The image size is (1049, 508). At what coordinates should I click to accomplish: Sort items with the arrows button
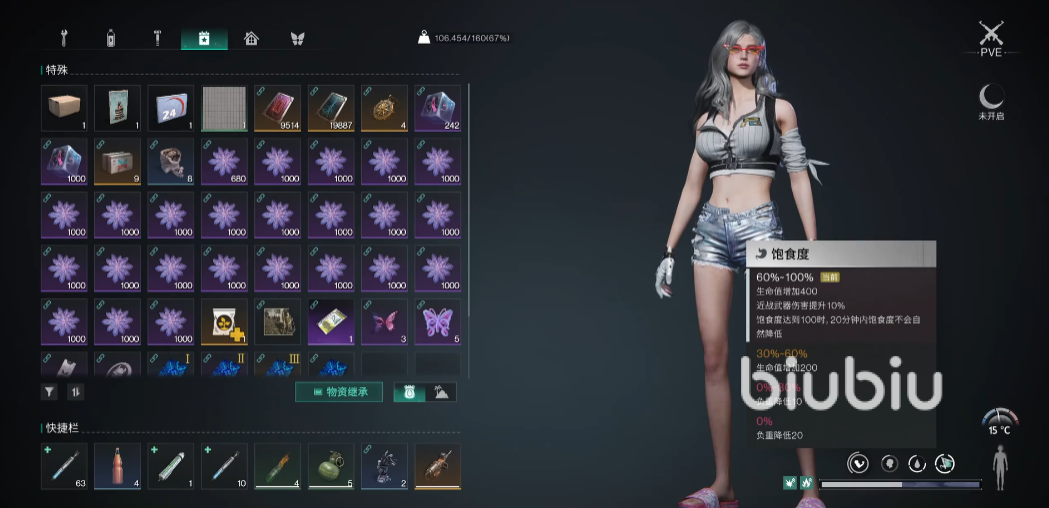(75, 392)
